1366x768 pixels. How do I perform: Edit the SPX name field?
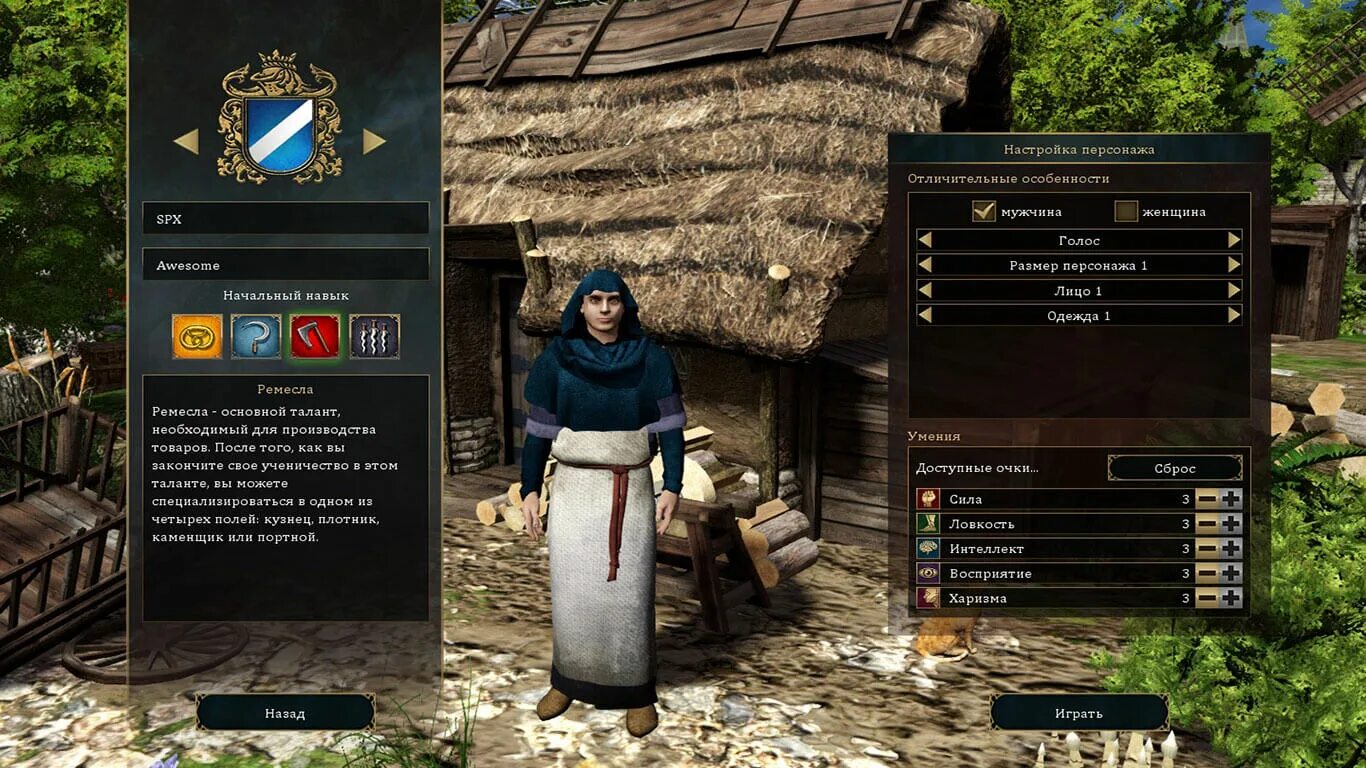[x=285, y=219]
